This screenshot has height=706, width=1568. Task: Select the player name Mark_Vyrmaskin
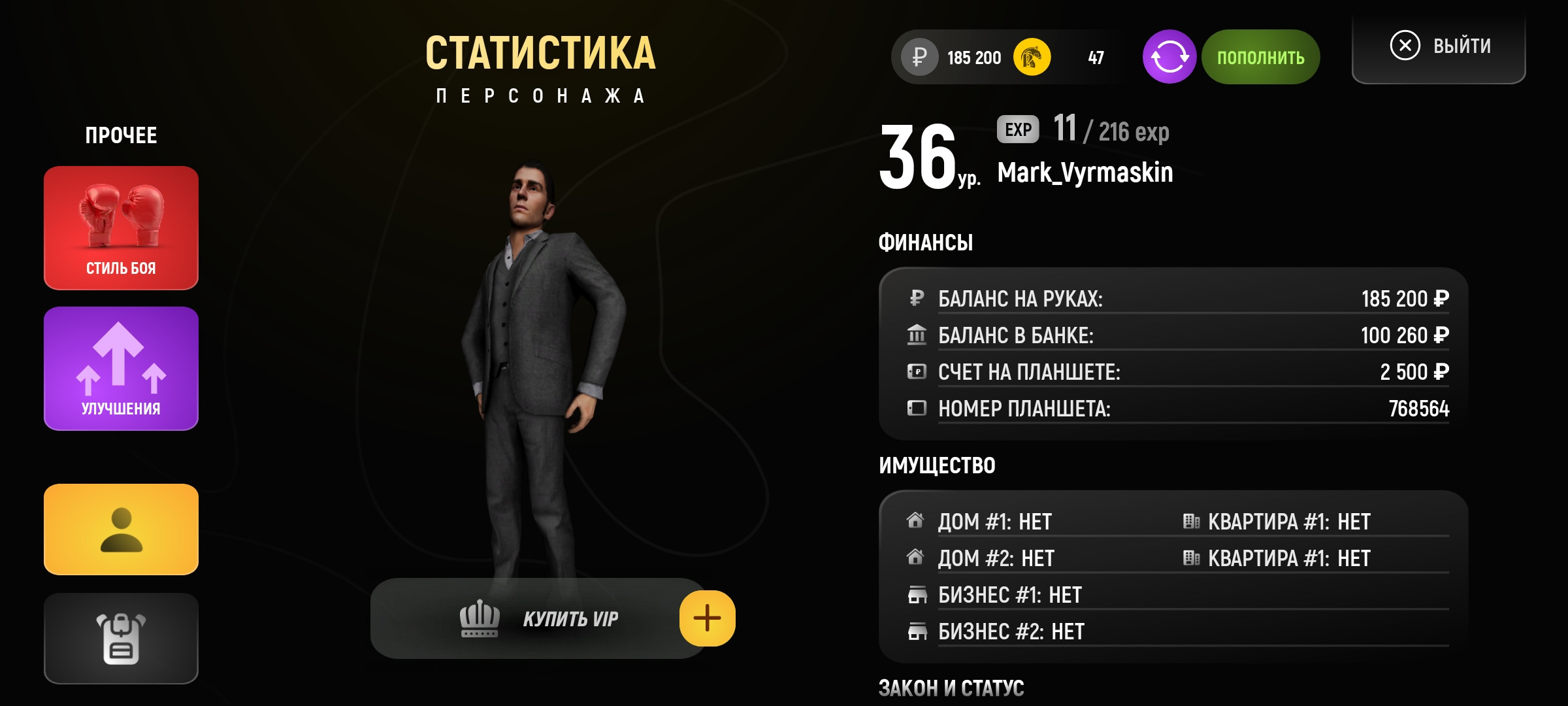[x=1085, y=173]
